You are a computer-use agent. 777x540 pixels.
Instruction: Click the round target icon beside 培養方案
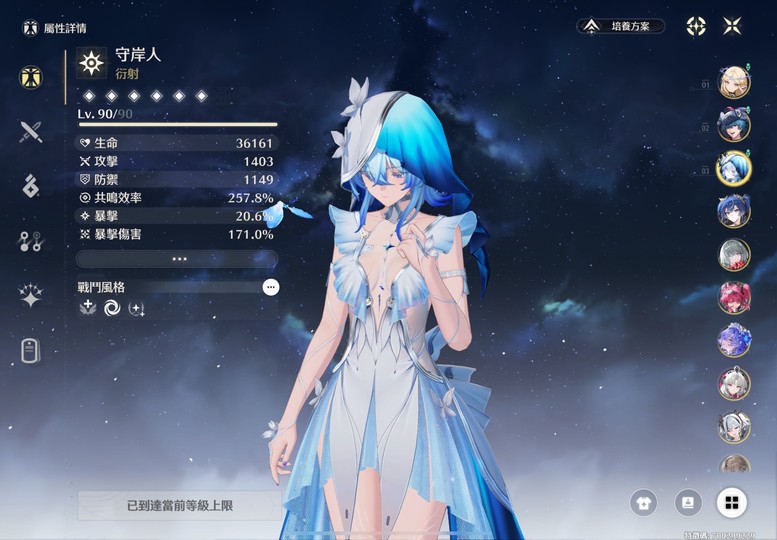696,26
